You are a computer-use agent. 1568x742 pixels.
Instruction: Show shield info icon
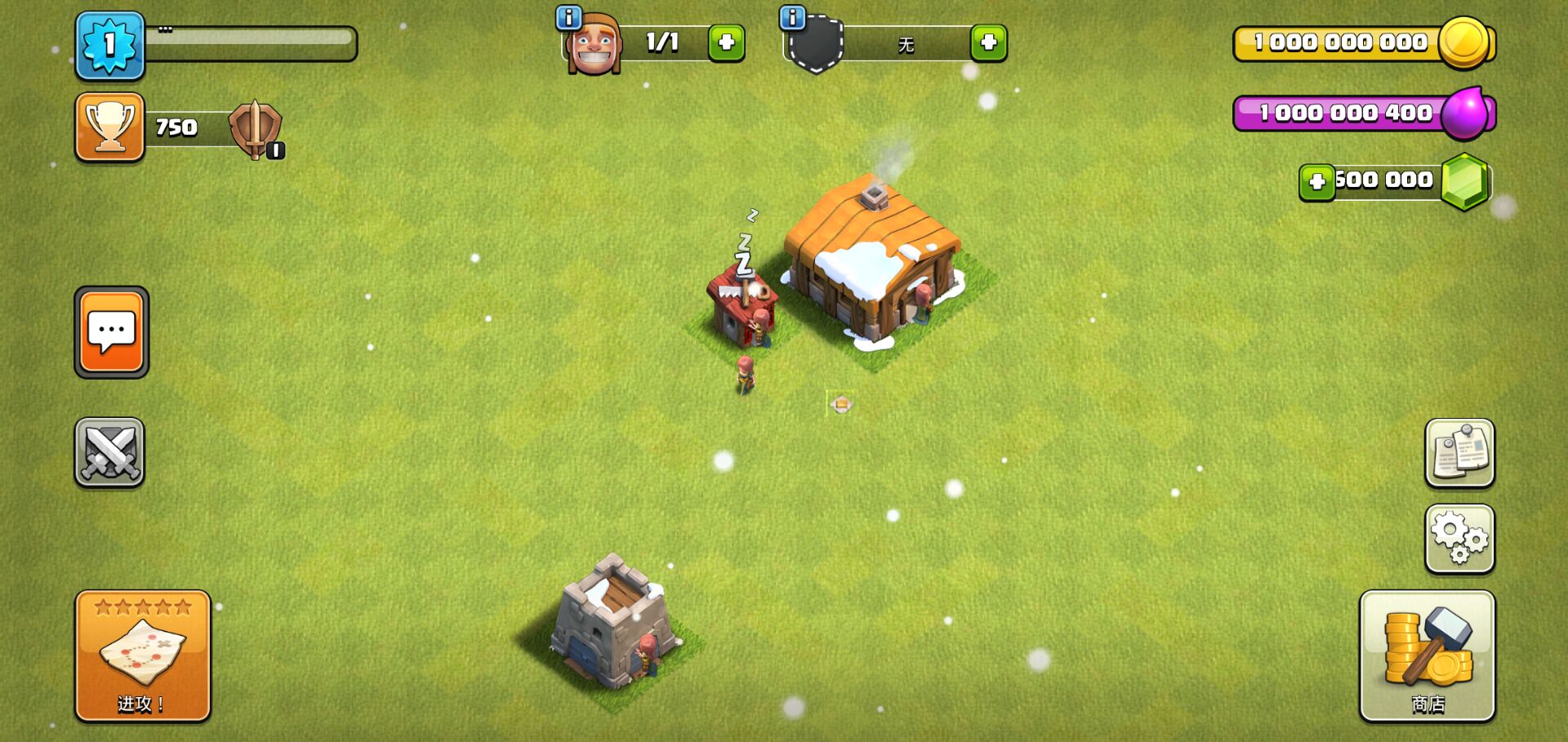click(792, 17)
